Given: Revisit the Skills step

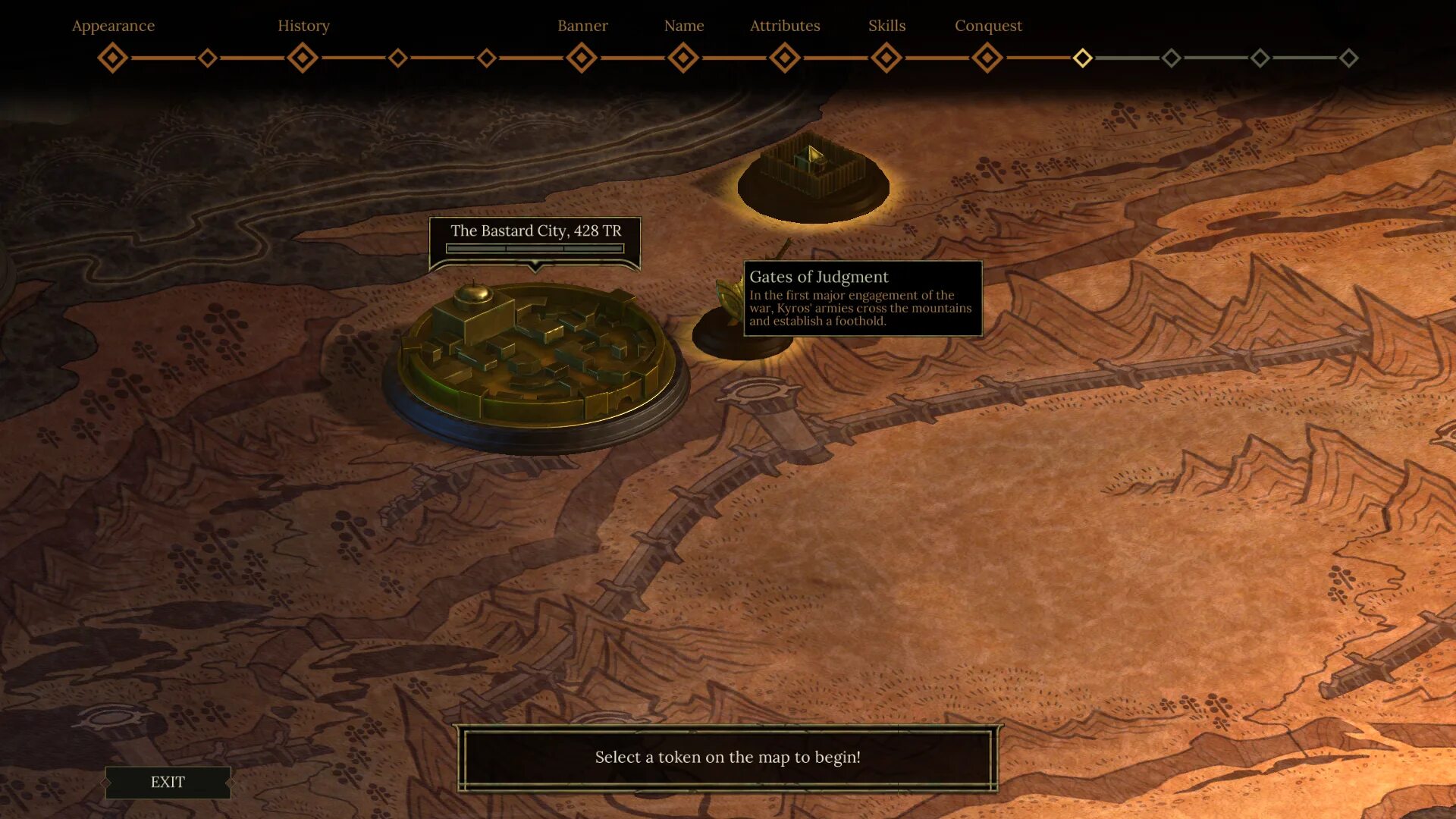Looking at the screenshot, I should coord(886,58).
